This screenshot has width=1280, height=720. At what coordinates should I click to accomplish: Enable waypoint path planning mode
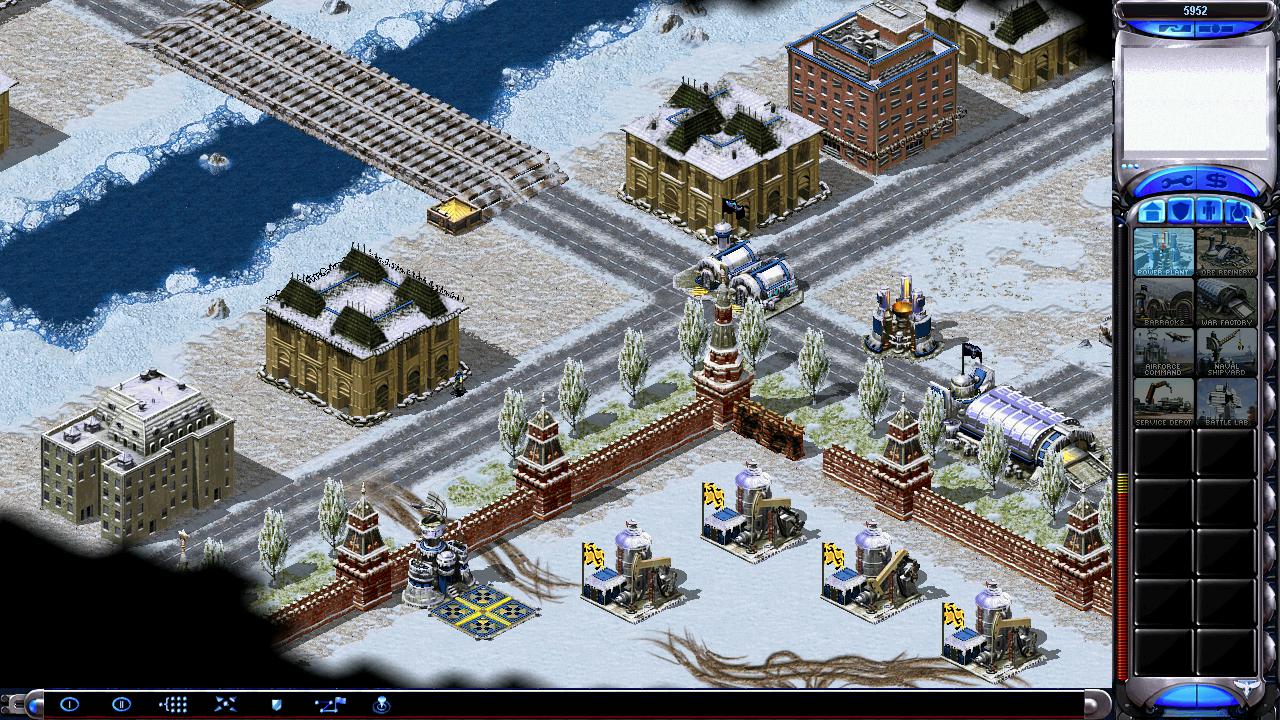(x=329, y=704)
